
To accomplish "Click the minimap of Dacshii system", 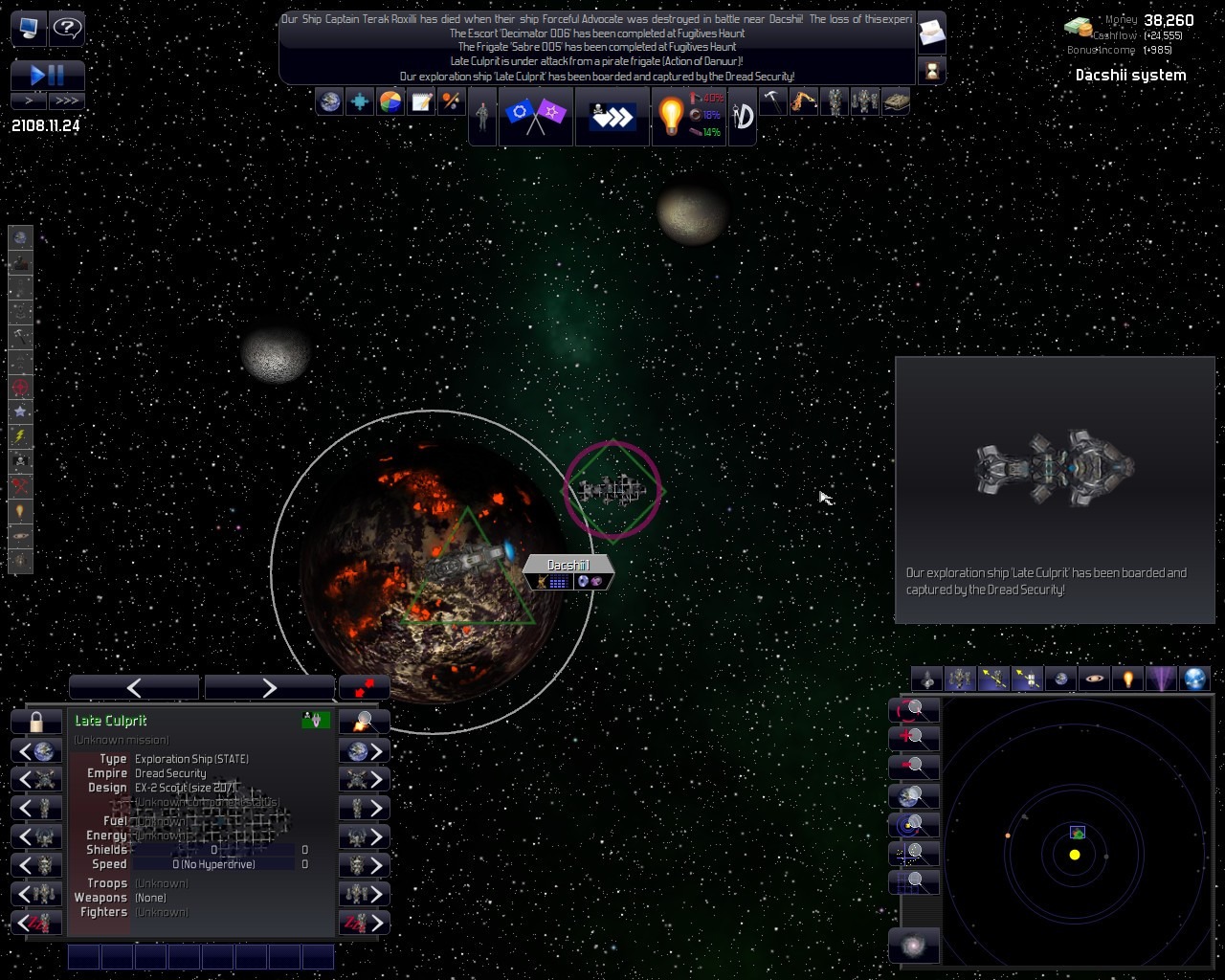I will point(1075,827).
